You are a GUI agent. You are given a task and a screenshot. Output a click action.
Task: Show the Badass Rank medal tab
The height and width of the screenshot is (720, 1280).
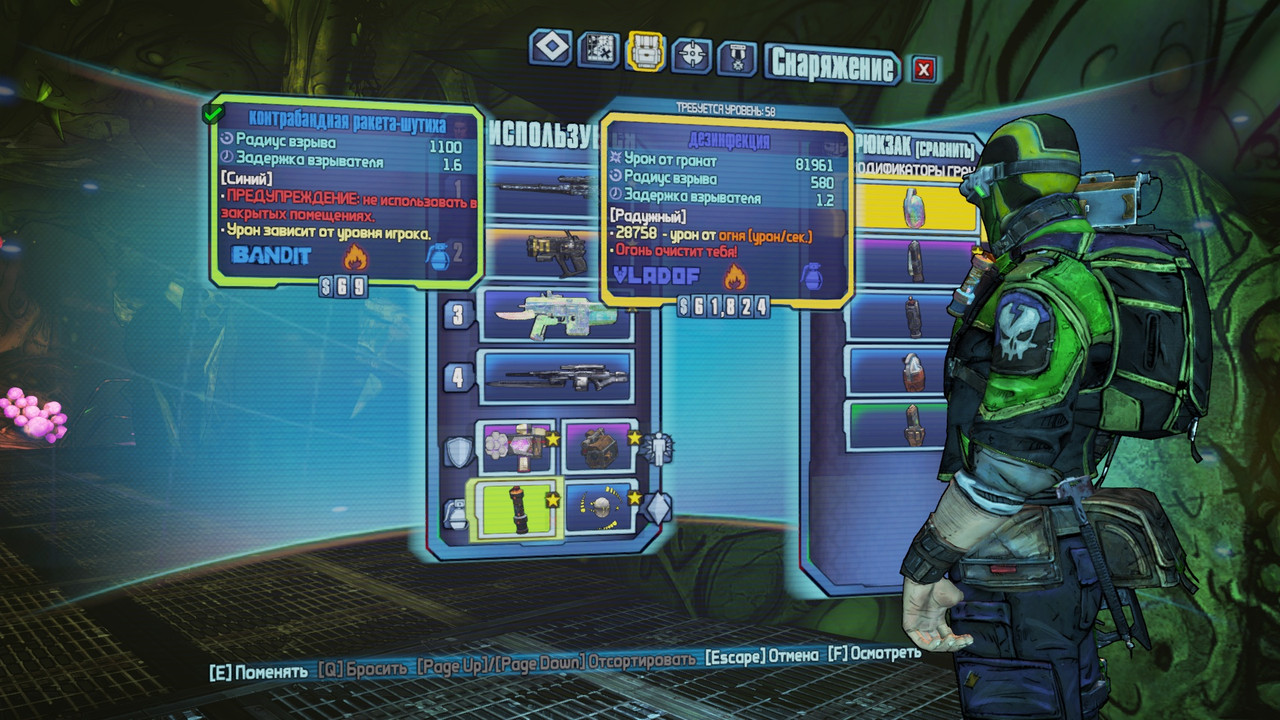(737, 56)
